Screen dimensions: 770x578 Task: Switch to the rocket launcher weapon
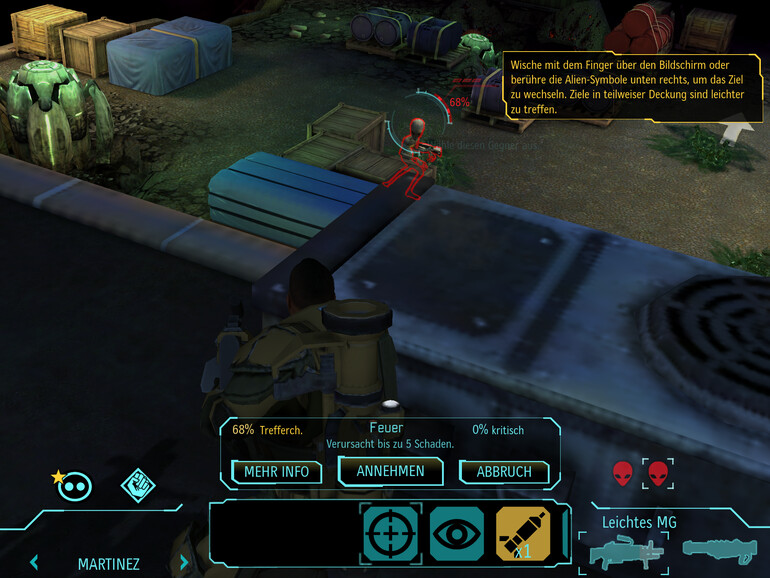[716, 548]
